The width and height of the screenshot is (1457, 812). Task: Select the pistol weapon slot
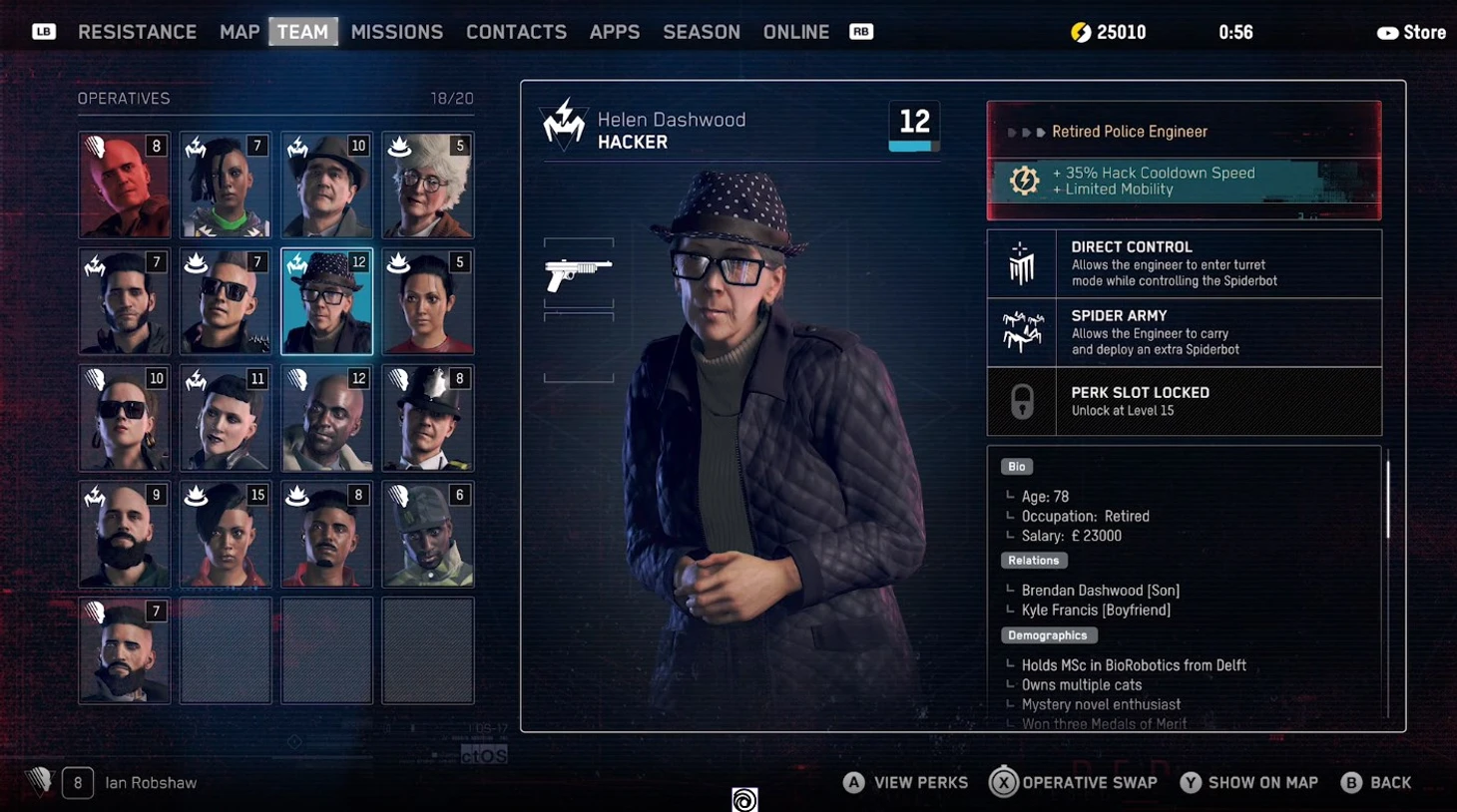579,273
